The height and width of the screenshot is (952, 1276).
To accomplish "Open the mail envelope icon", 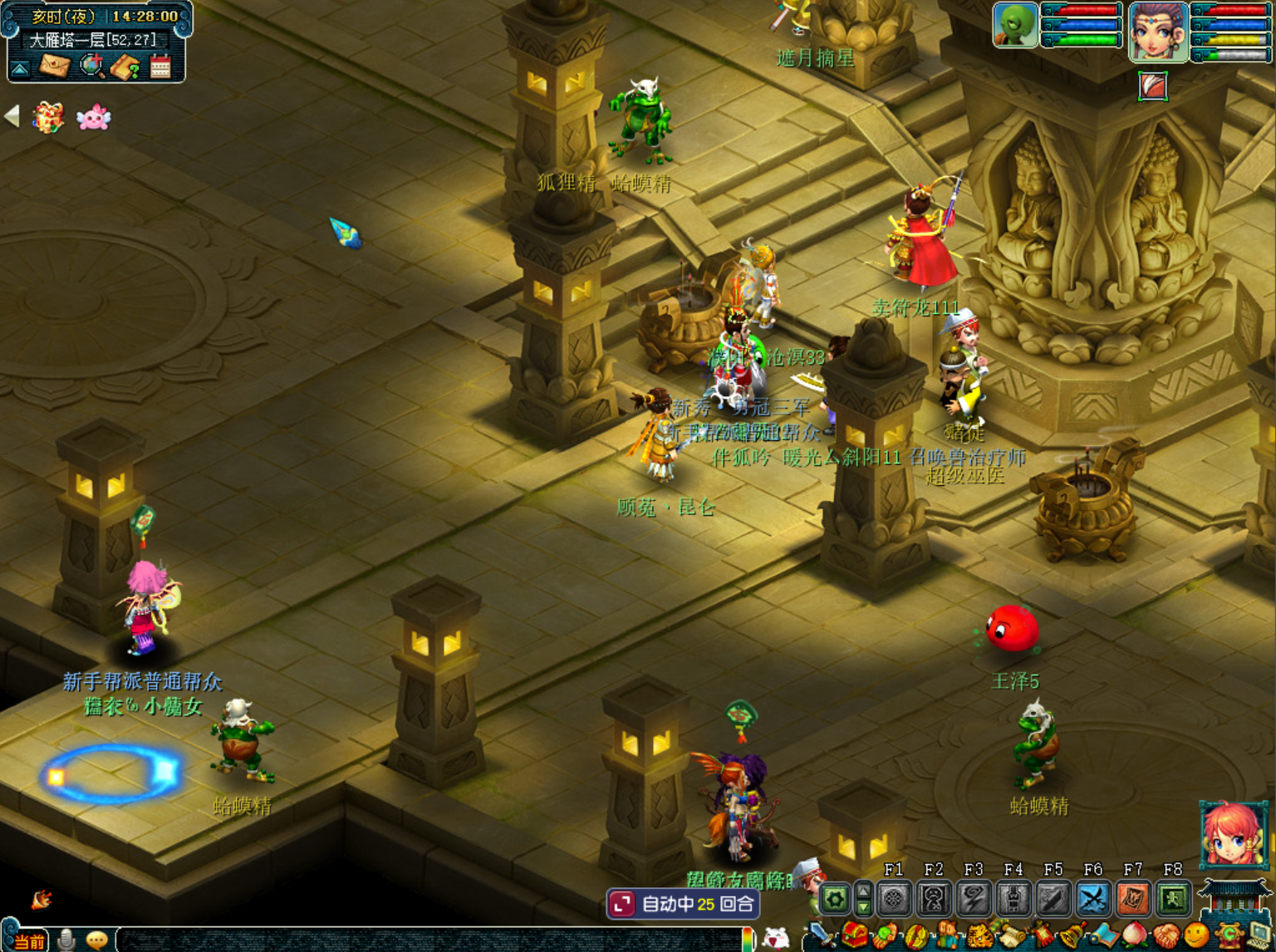I will click(x=55, y=65).
